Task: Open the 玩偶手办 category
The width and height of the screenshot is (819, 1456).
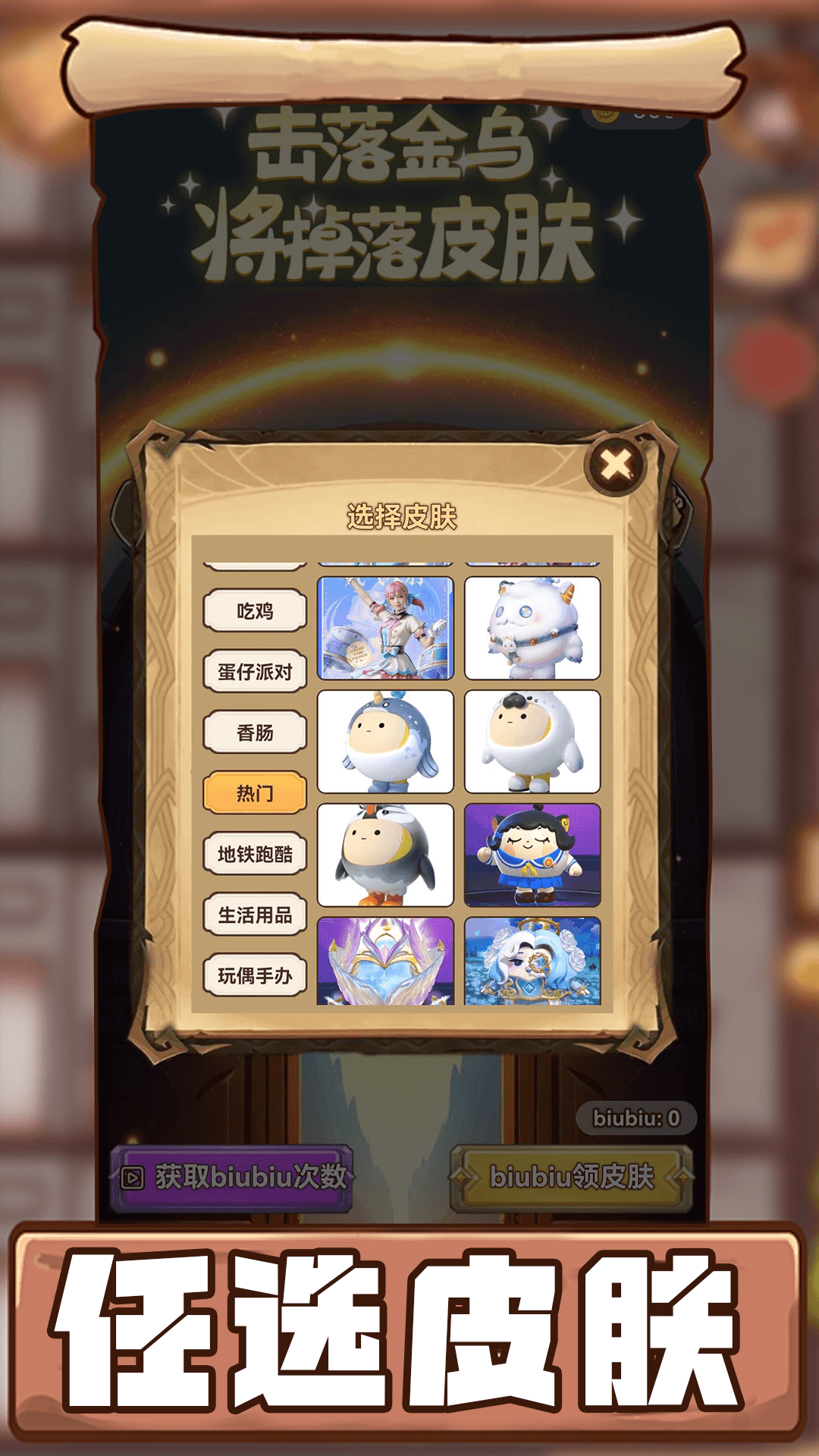Action: pos(255,975)
